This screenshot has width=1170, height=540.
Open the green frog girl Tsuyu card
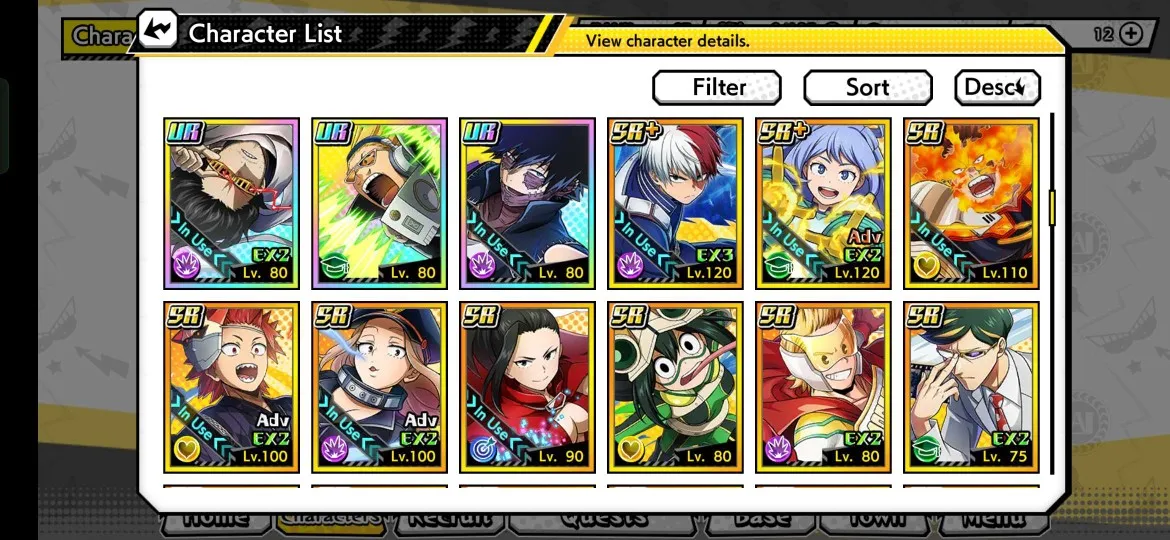tap(675, 387)
